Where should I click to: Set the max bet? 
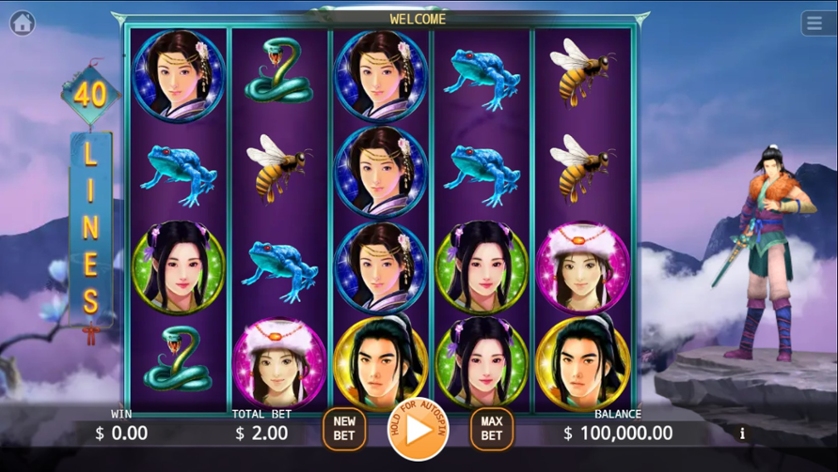click(x=491, y=429)
